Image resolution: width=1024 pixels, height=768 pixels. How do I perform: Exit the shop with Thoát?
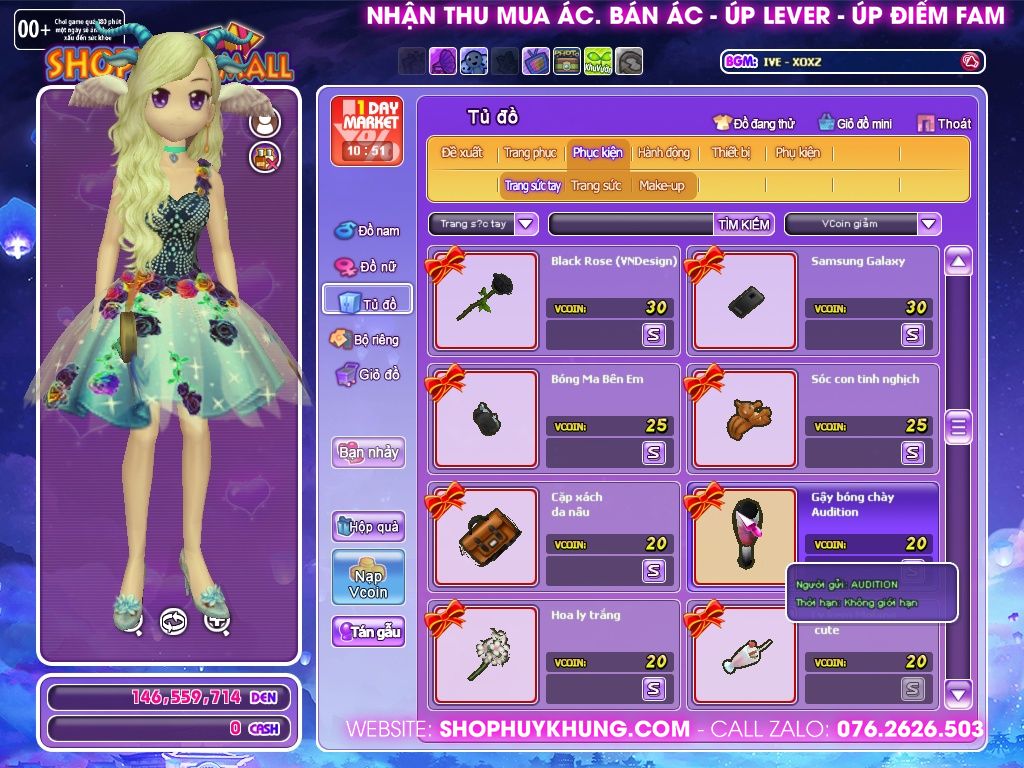click(x=944, y=124)
